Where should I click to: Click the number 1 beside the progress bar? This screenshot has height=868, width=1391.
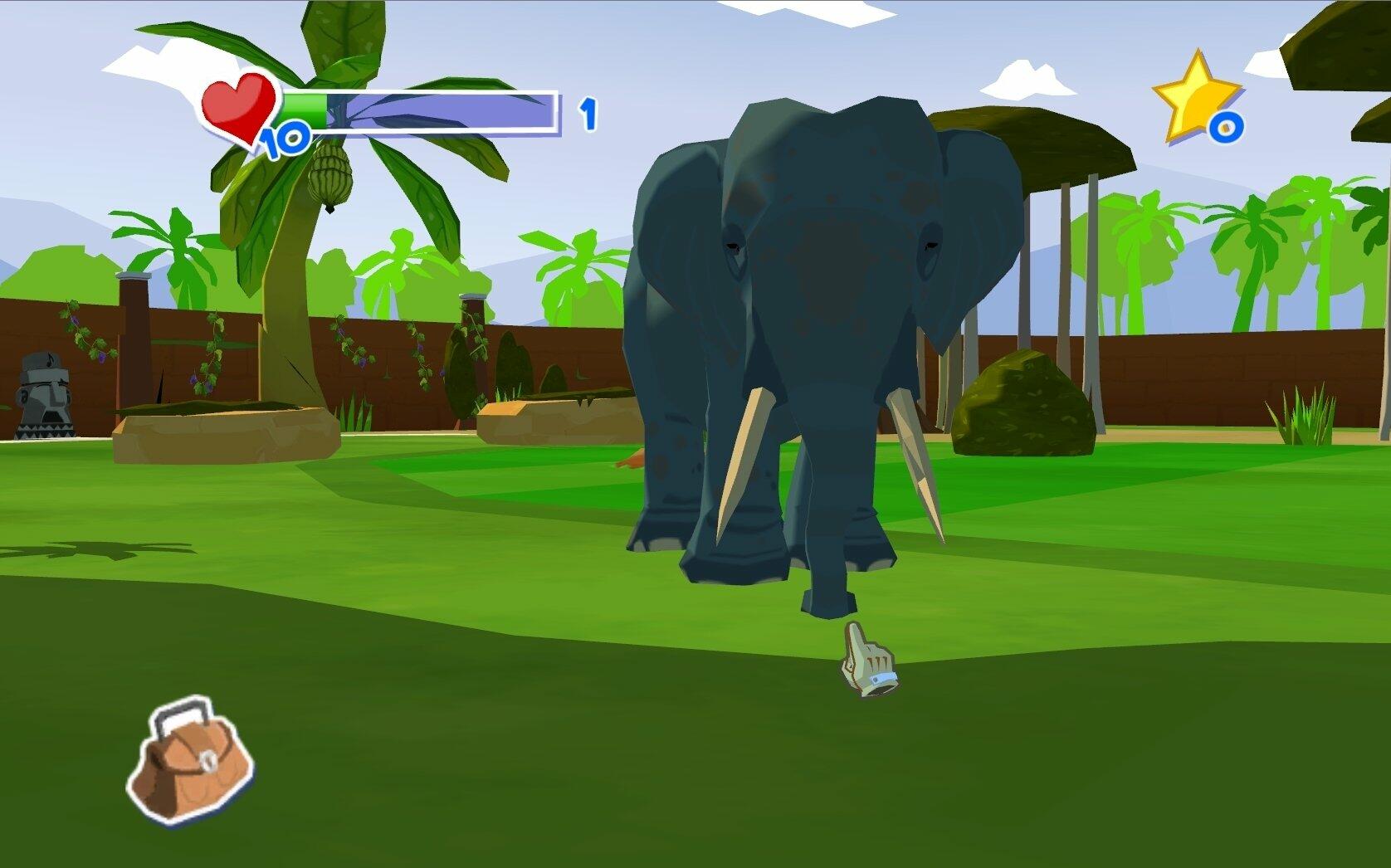[x=589, y=112]
